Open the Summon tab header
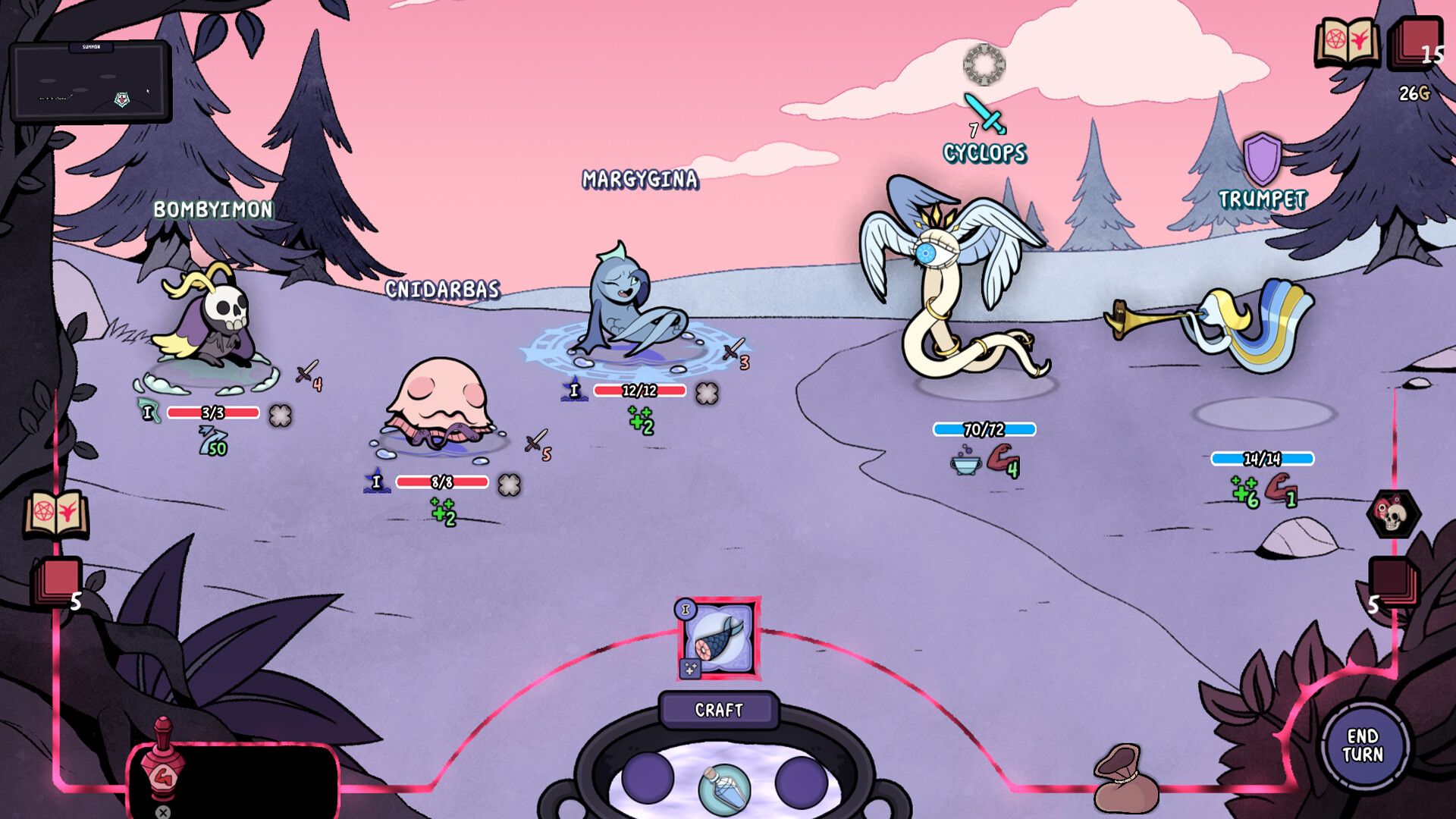 [x=91, y=46]
